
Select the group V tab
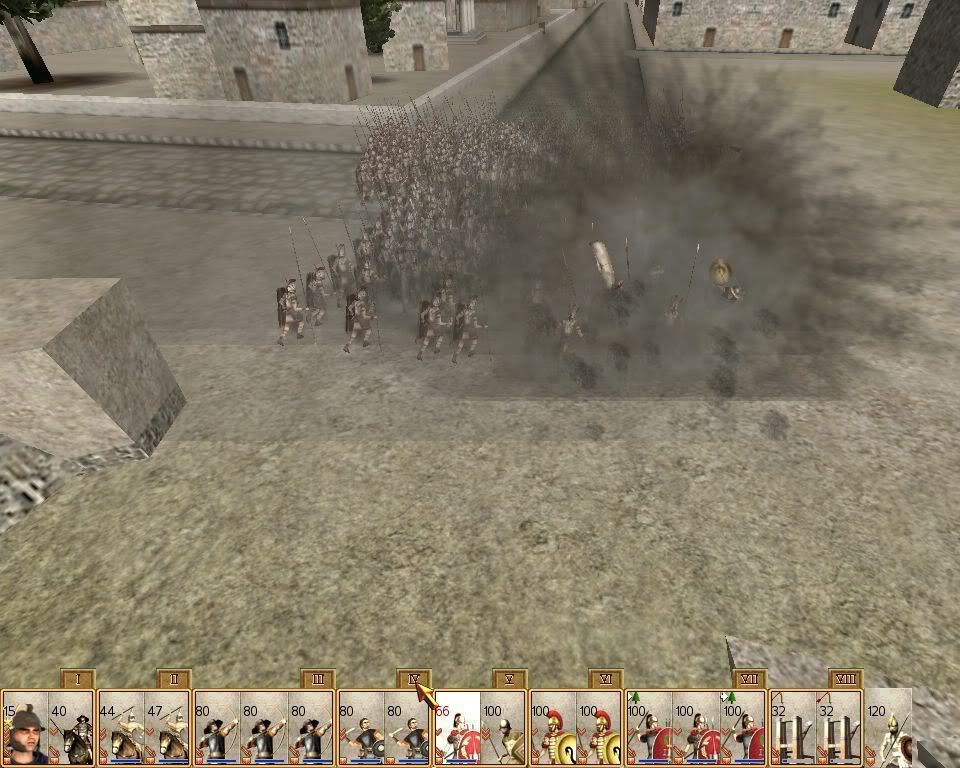click(x=510, y=679)
